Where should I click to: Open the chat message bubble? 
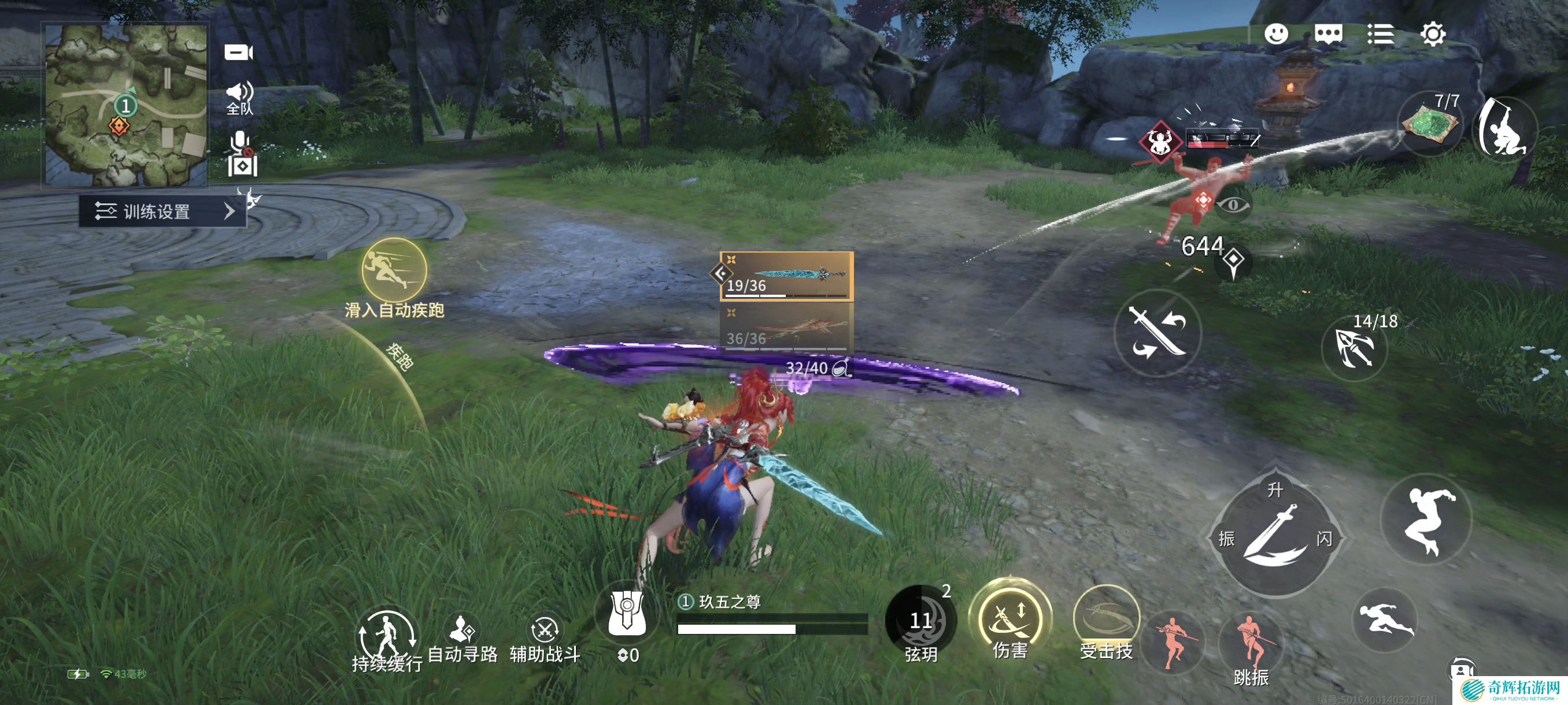coord(1328,34)
